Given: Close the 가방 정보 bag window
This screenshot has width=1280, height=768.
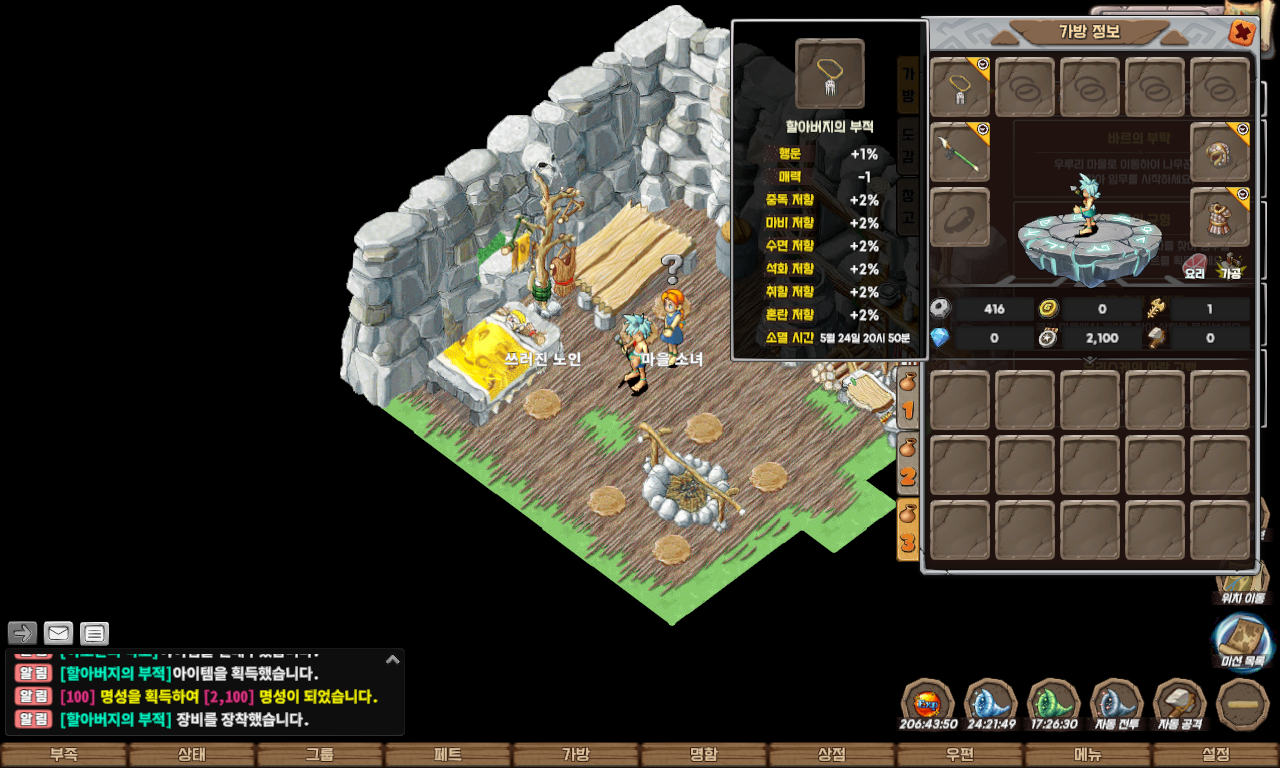Looking at the screenshot, I should point(1242,33).
